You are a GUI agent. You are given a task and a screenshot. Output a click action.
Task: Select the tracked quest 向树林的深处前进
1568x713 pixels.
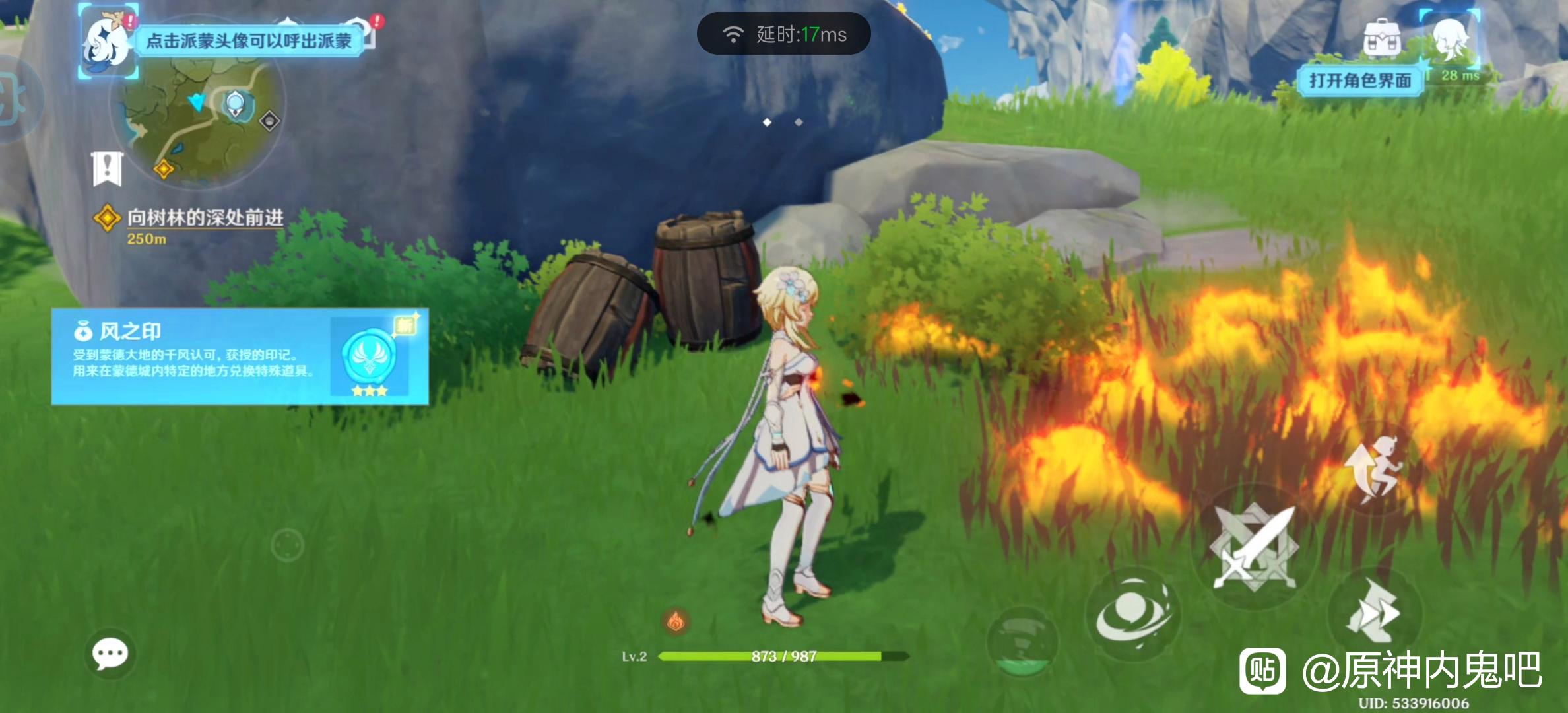tap(205, 218)
